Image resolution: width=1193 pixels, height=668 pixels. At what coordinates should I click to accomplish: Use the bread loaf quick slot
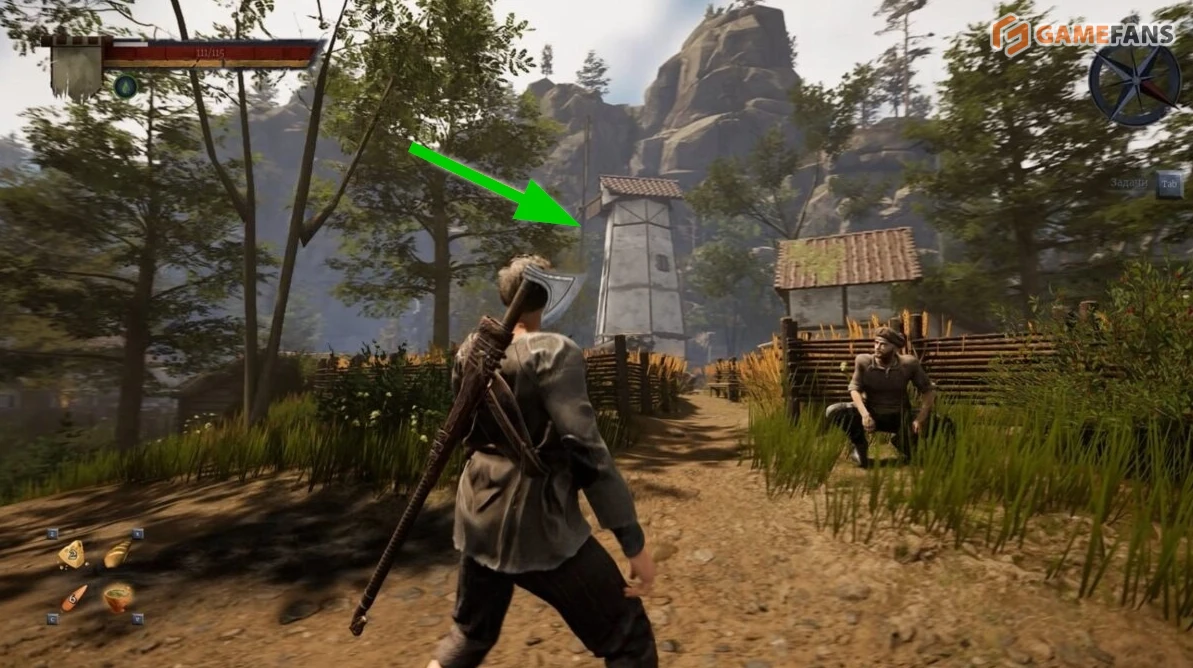click(117, 553)
